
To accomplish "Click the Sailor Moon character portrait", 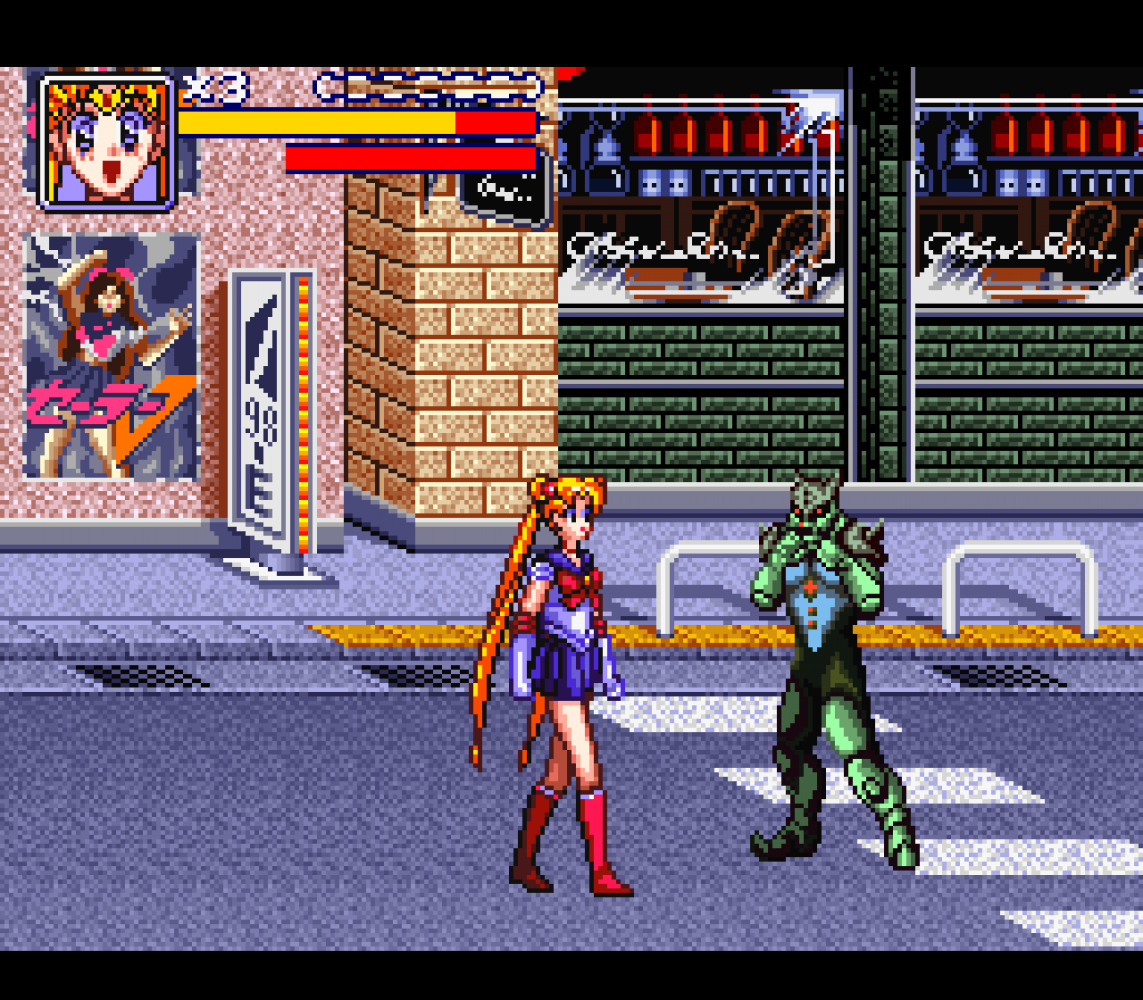I will 107,141.
